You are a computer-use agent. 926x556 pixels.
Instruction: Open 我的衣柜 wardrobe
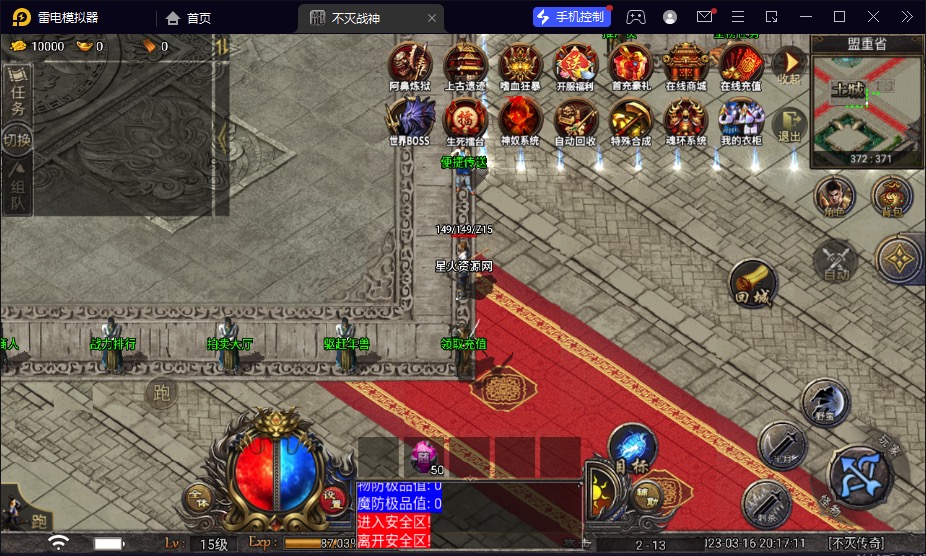741,120
